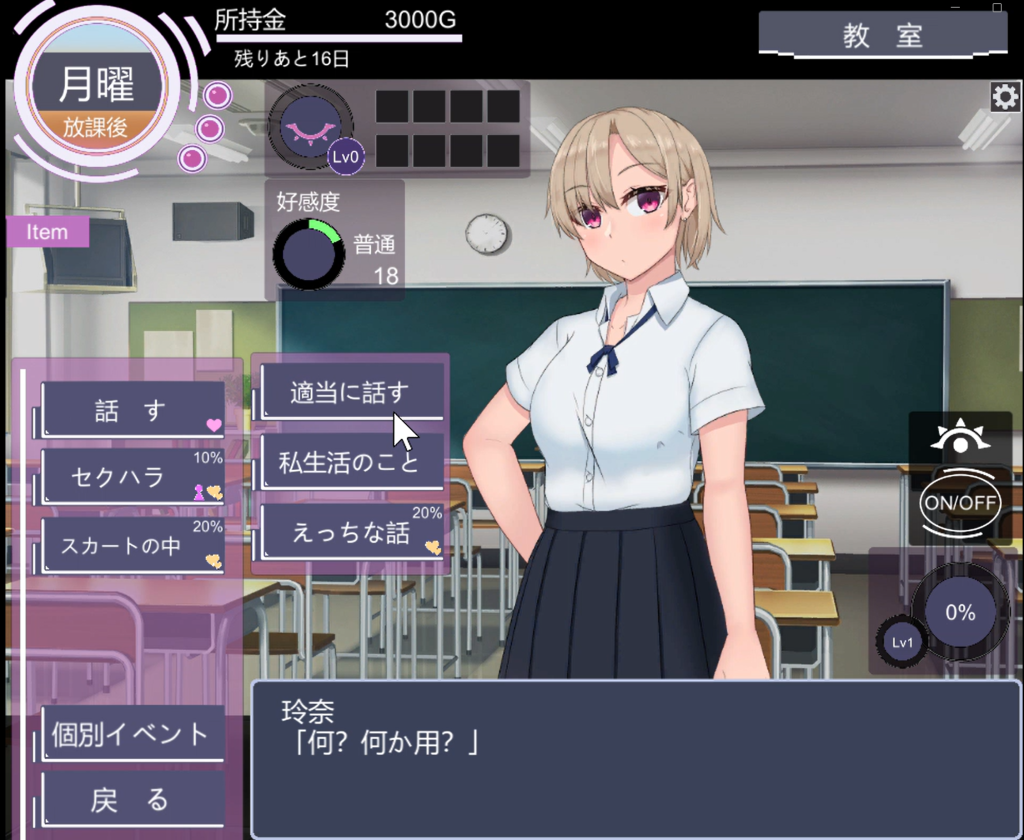
Task: Select the 話す talk option
Action: (x=132, y=411)
